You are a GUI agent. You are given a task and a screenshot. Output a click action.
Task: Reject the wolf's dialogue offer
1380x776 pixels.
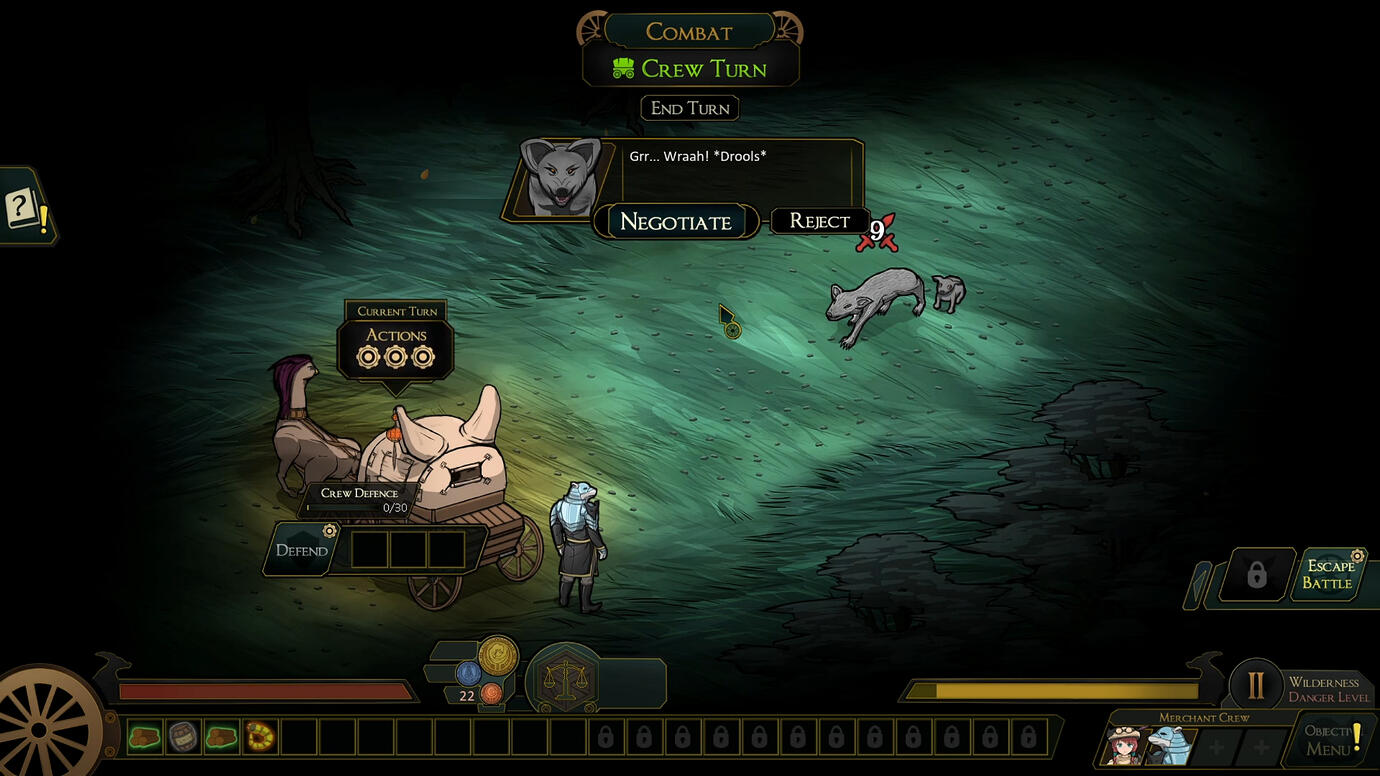pos(819,221)
